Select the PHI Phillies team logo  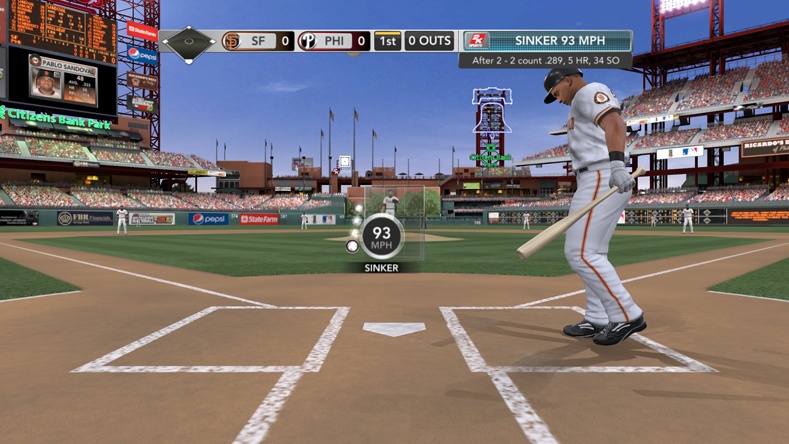[307, 41]
